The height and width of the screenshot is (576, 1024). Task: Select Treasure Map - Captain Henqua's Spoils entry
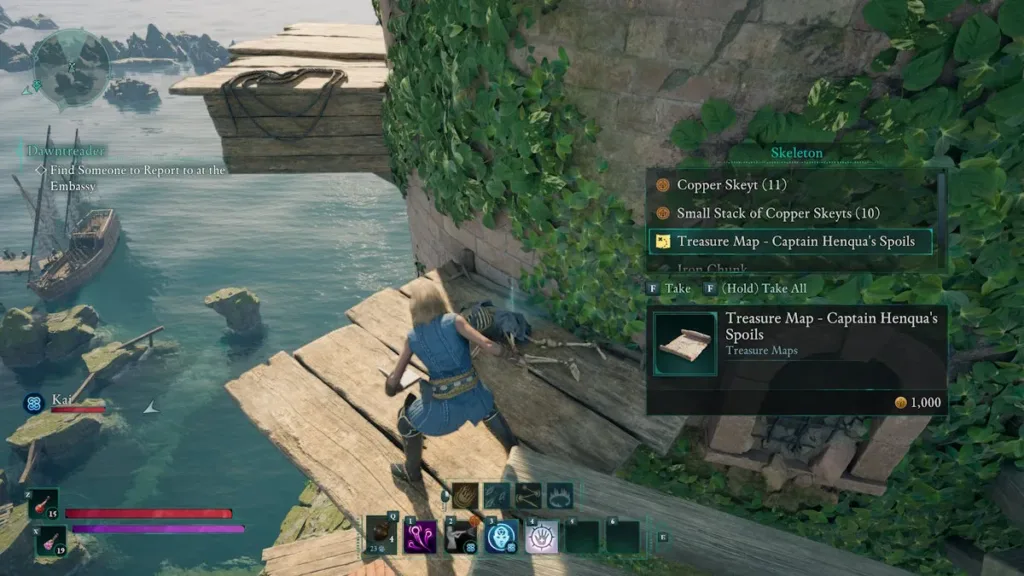789,241
